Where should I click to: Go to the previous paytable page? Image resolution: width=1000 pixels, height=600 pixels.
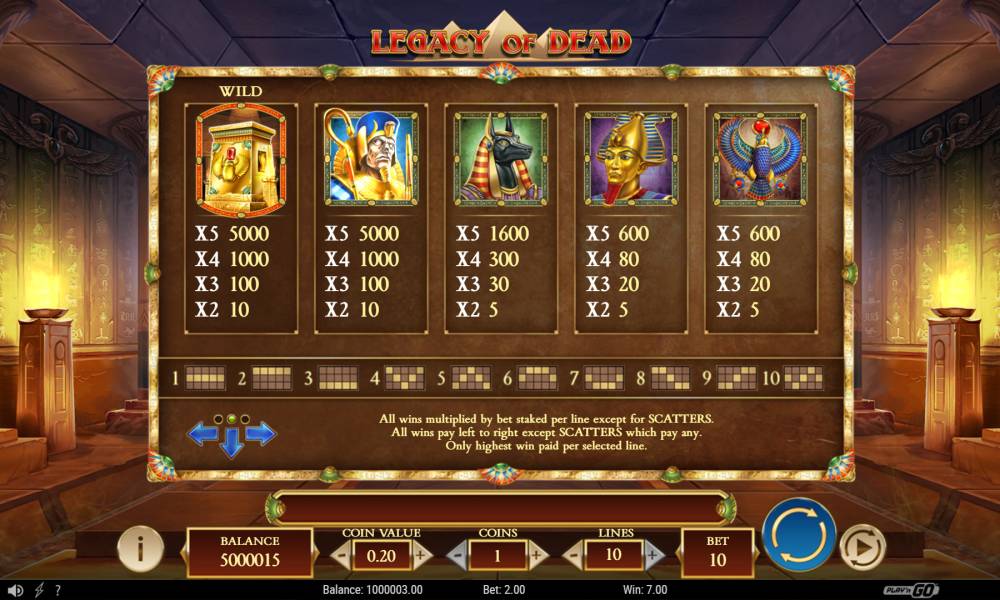coord(203,433)
